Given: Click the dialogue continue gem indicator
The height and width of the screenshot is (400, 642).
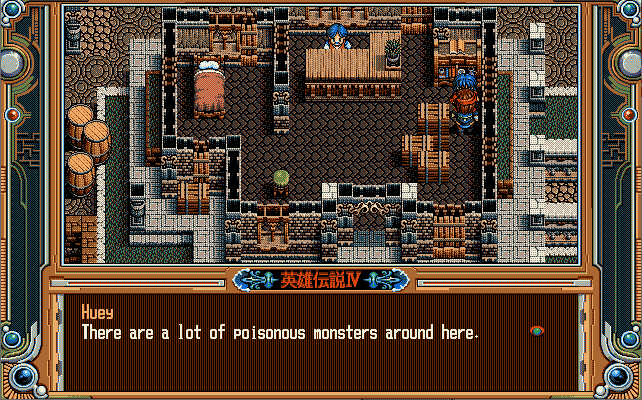Looking at the screenshot, I should [x=537, y=331].
